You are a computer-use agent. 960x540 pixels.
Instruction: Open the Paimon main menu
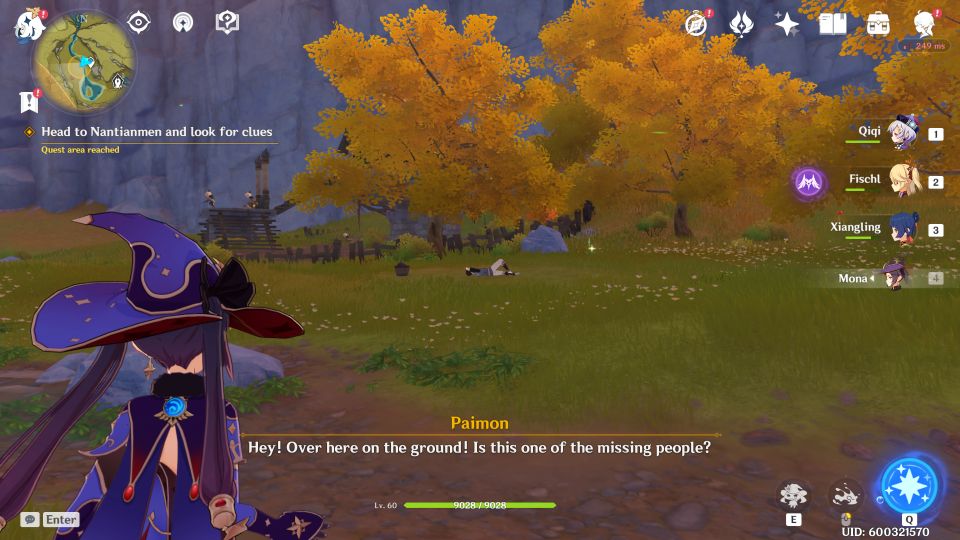[24, 24]
